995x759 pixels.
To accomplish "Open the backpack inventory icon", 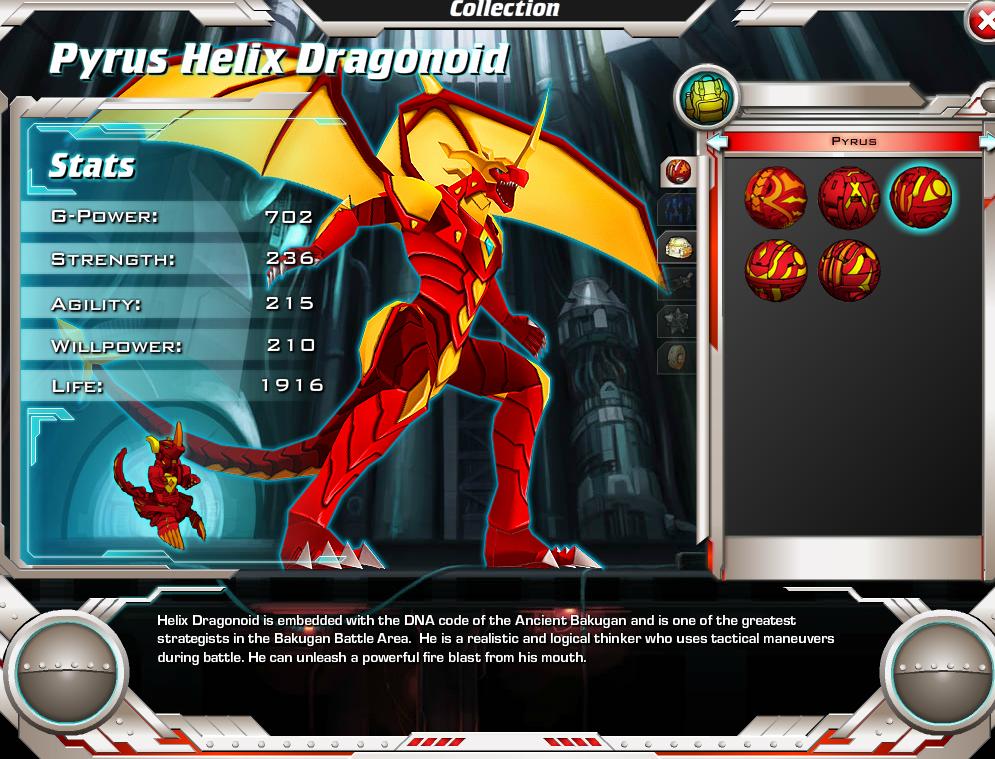I will click(707, 97).
